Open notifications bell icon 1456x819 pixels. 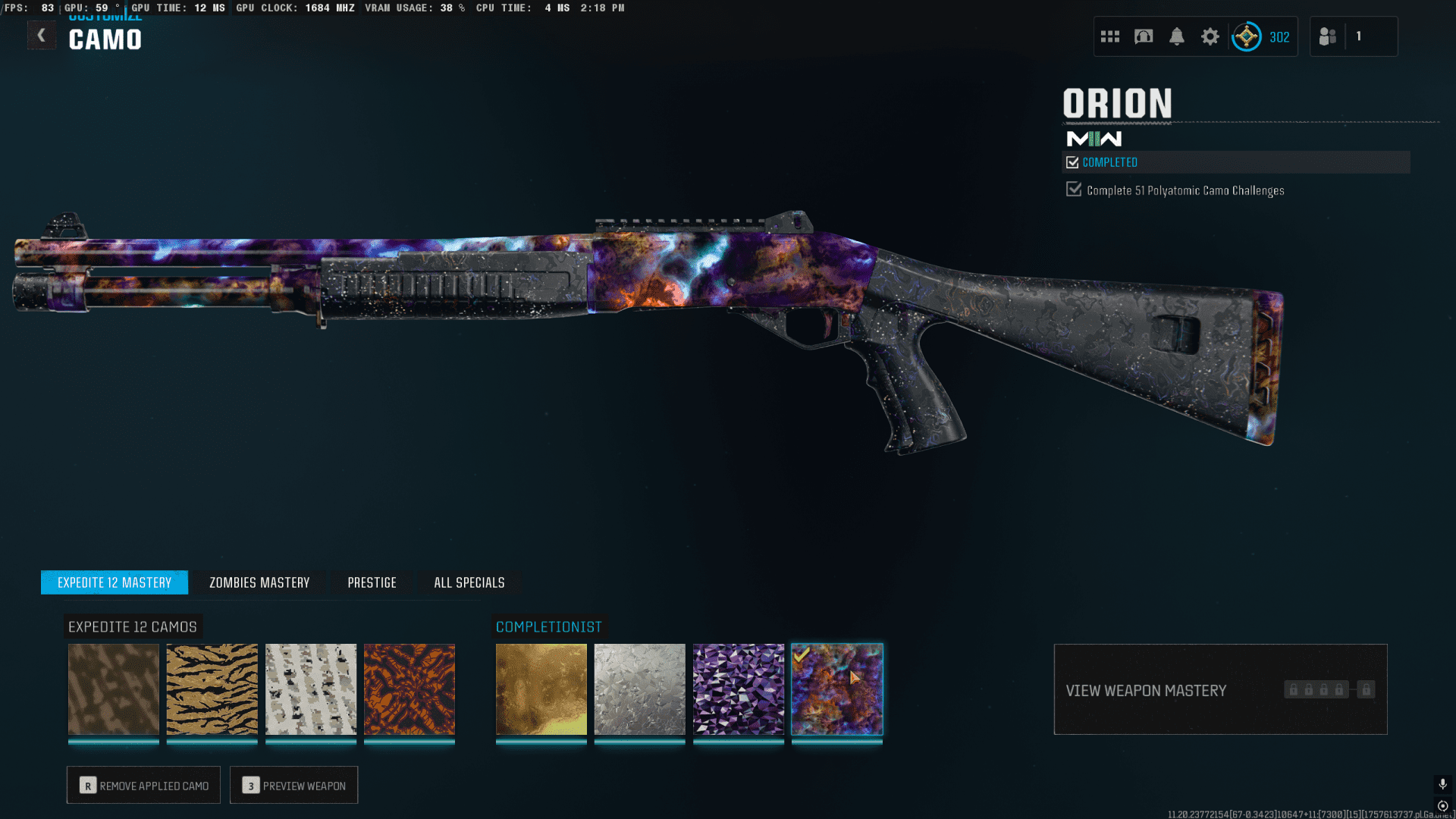(1177, 36)
